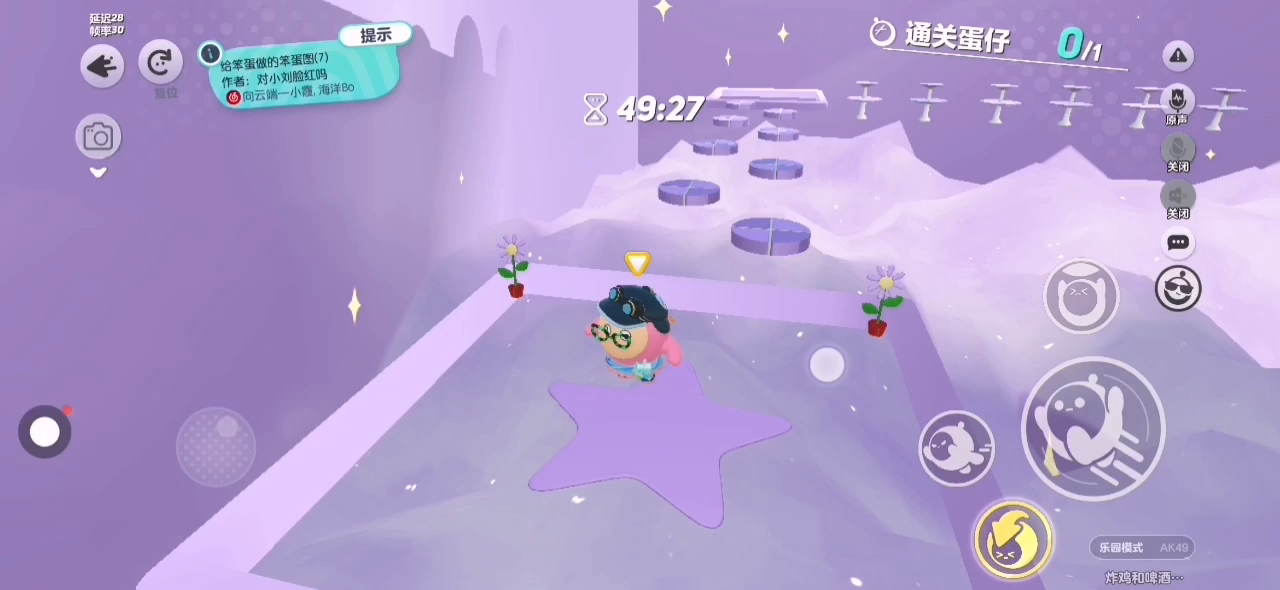
Task: Click the virtual movement joystick
Action: pyautogui.click(x=216, y=446)
